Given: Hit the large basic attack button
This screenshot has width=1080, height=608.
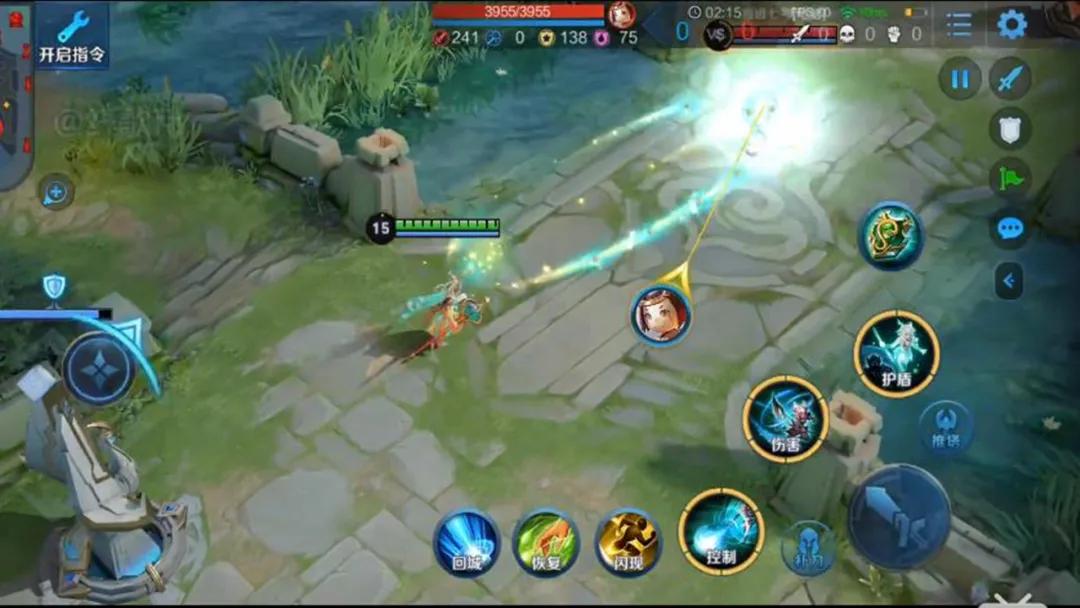Looking at the screenshot, I should 899,517.
